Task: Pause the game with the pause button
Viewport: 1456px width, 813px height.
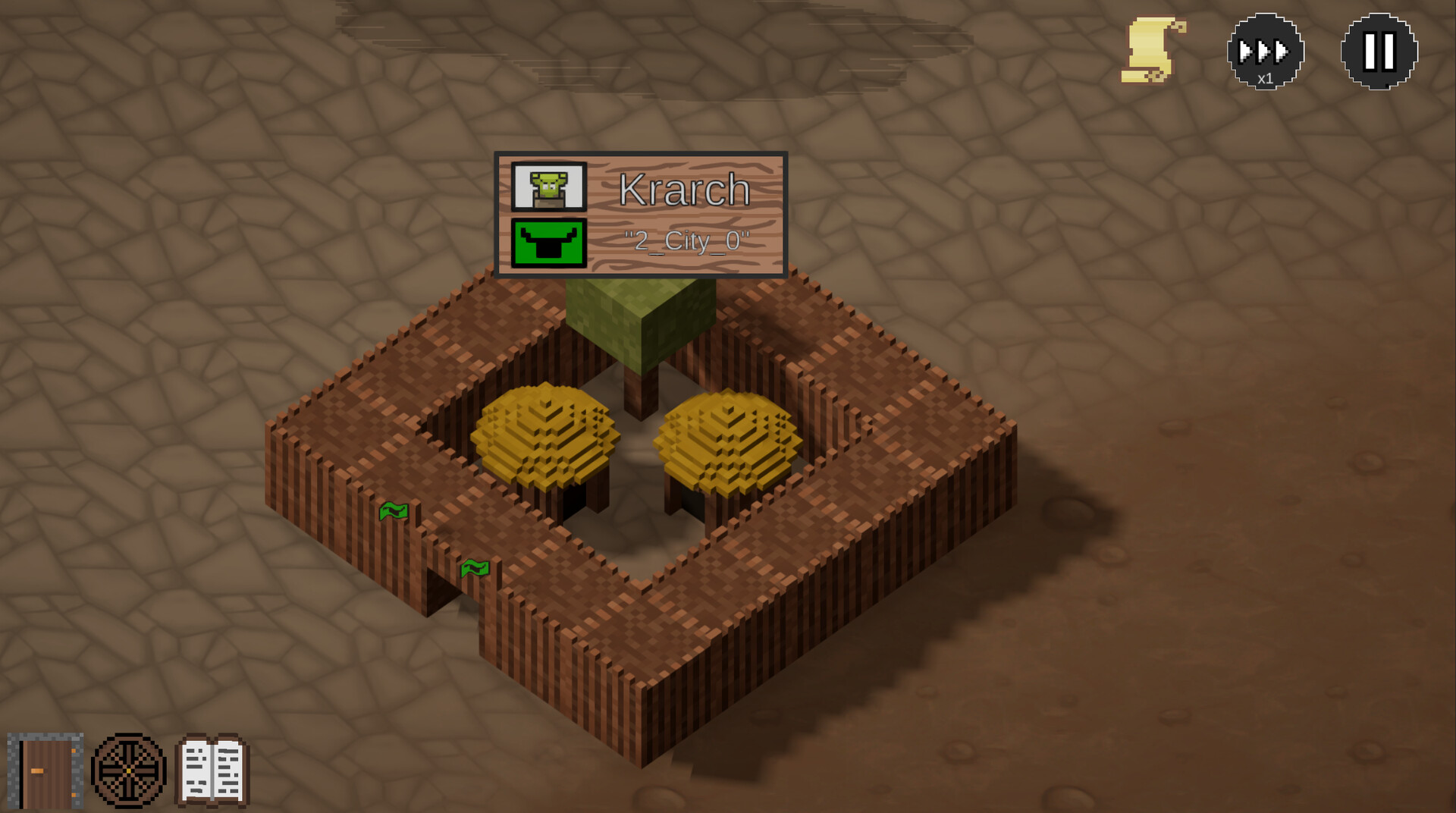Action: point(1378,51)
